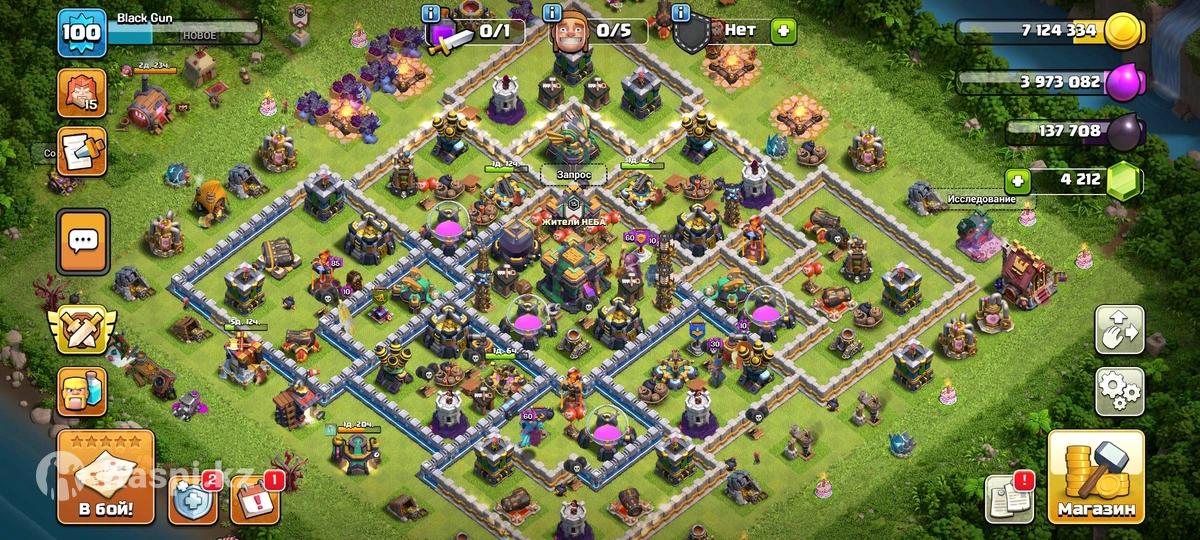1200x540 pixels.
Task: Show info for the sword counter
Action: pos(432,13)
